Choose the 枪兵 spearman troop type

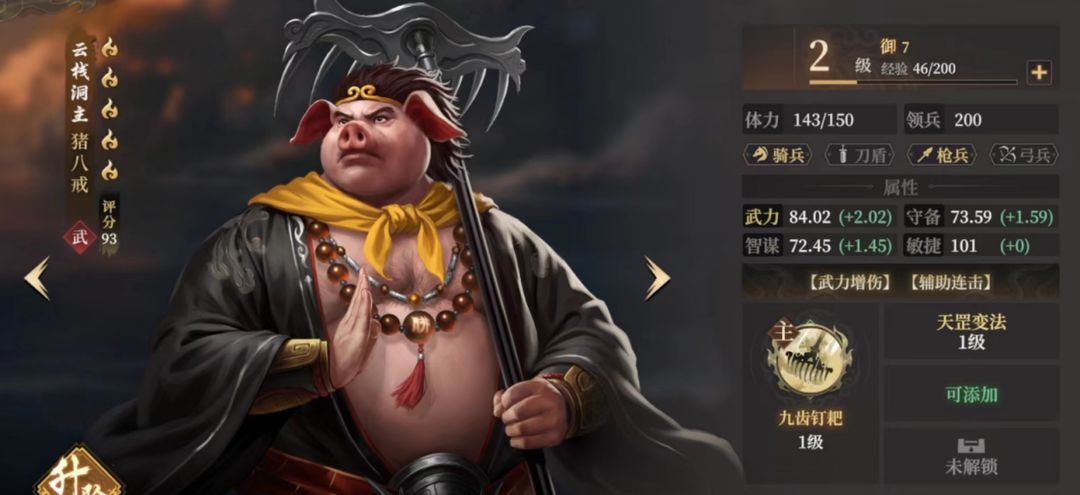[941, 155]
